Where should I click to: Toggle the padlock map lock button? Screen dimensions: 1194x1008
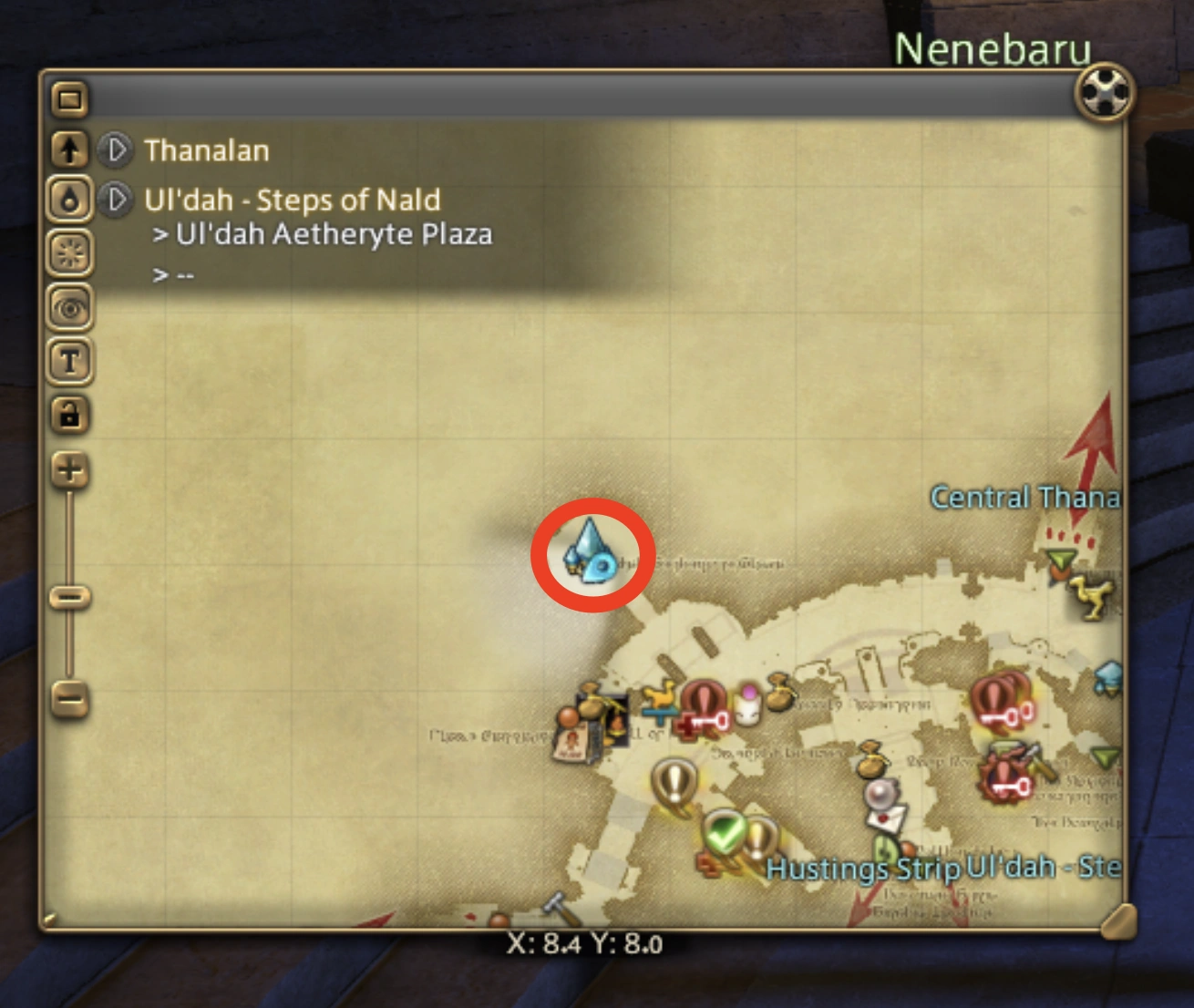[x=70, y=415]
